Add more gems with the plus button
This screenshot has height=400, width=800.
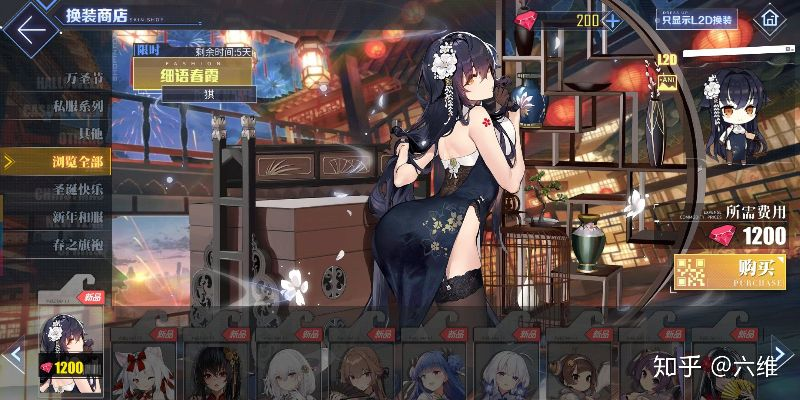pos(611,20)
